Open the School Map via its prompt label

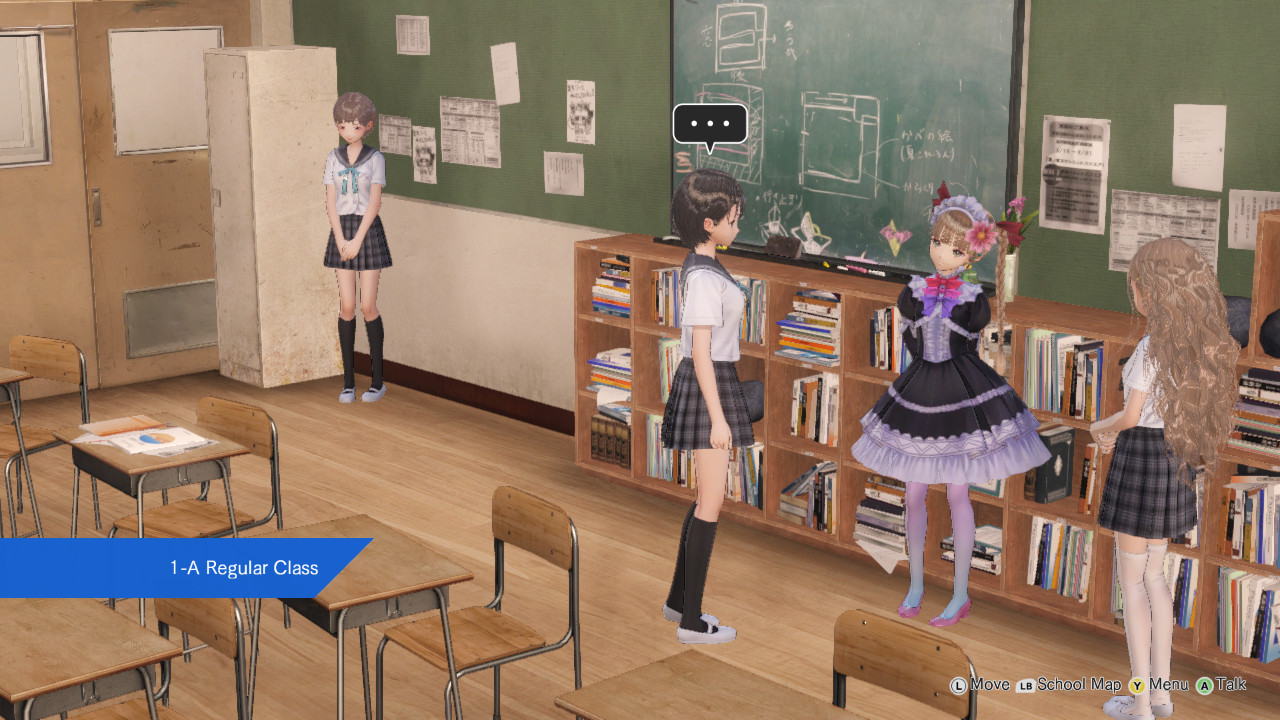[x=1078, y=685]
